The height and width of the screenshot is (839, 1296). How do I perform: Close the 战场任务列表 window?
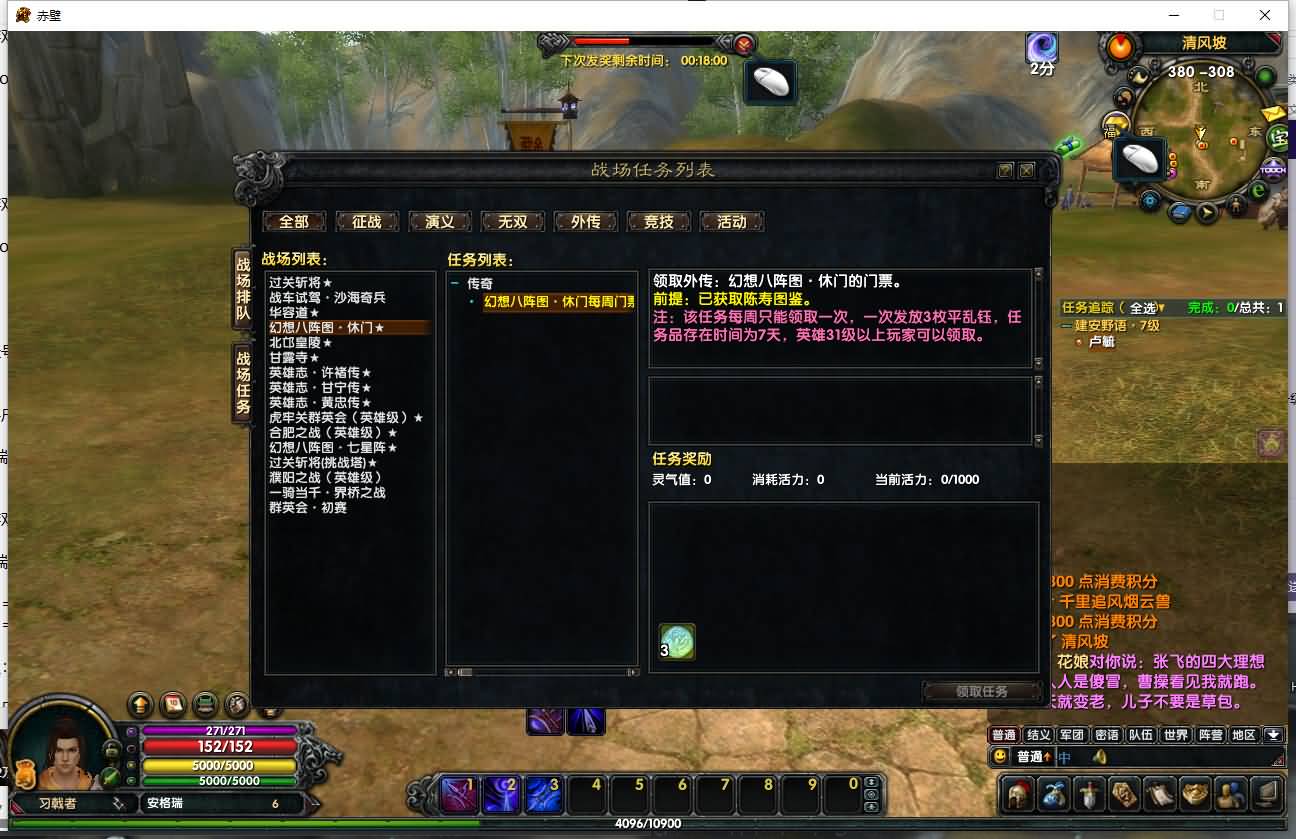click(1026, 171)
